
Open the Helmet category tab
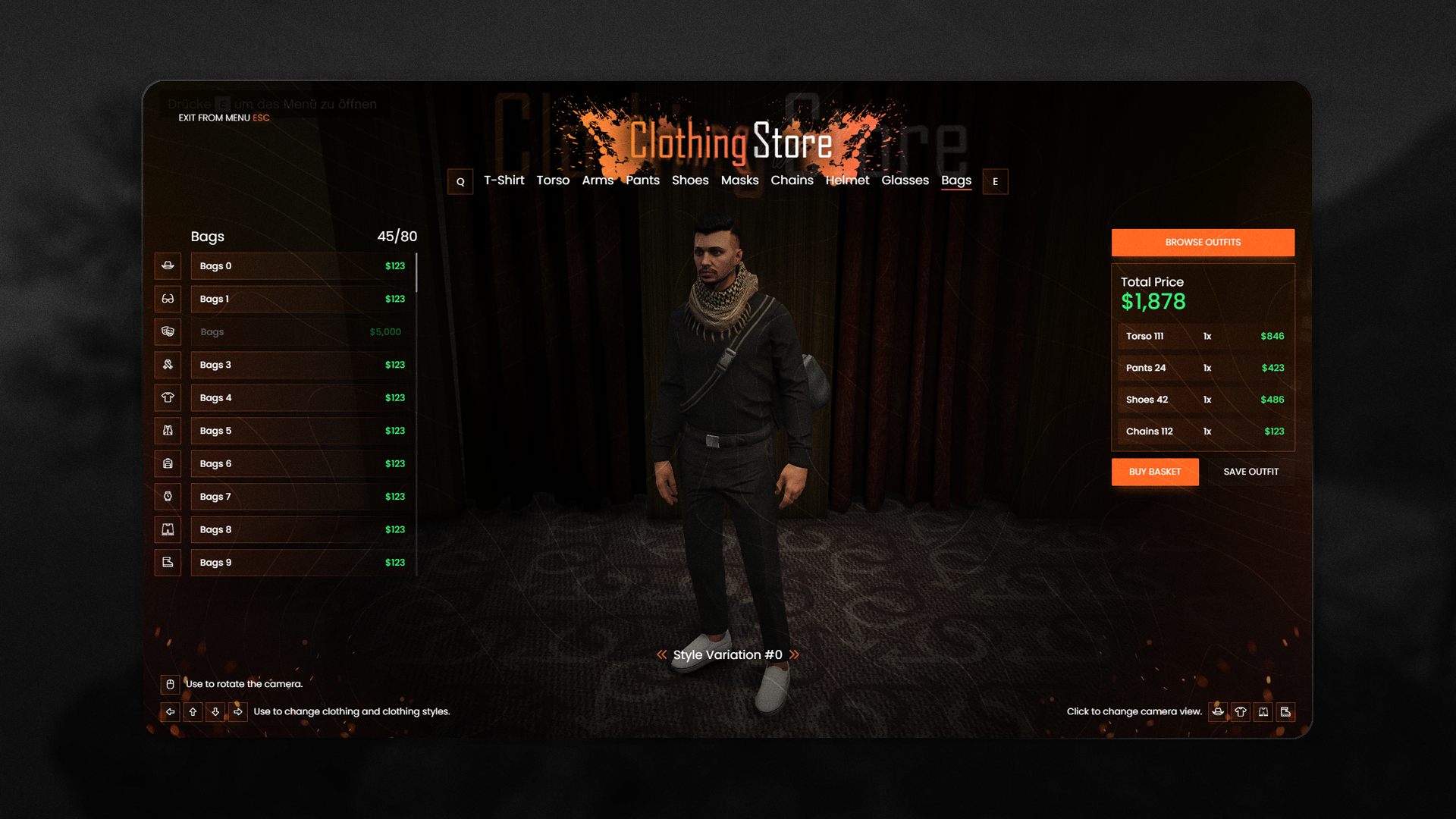848,180
